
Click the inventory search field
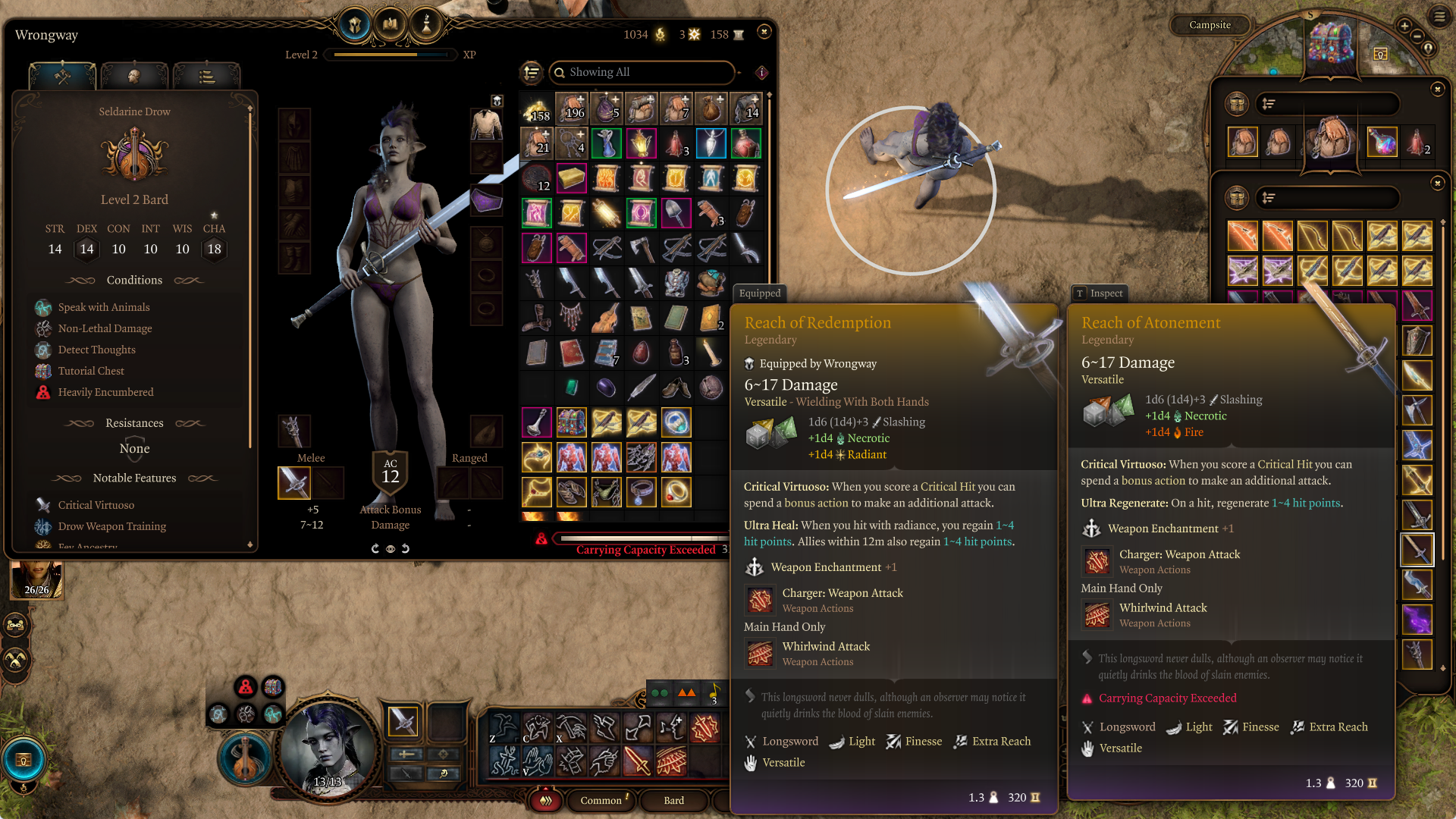(645, 72)
